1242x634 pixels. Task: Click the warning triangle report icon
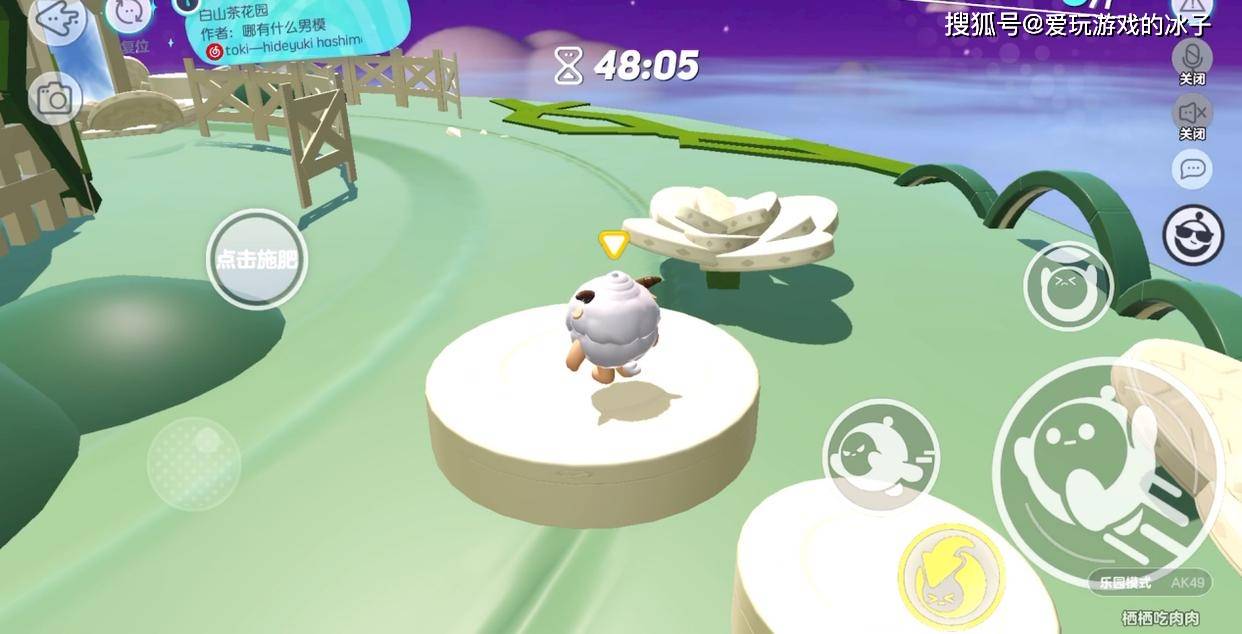[1190, 10]
